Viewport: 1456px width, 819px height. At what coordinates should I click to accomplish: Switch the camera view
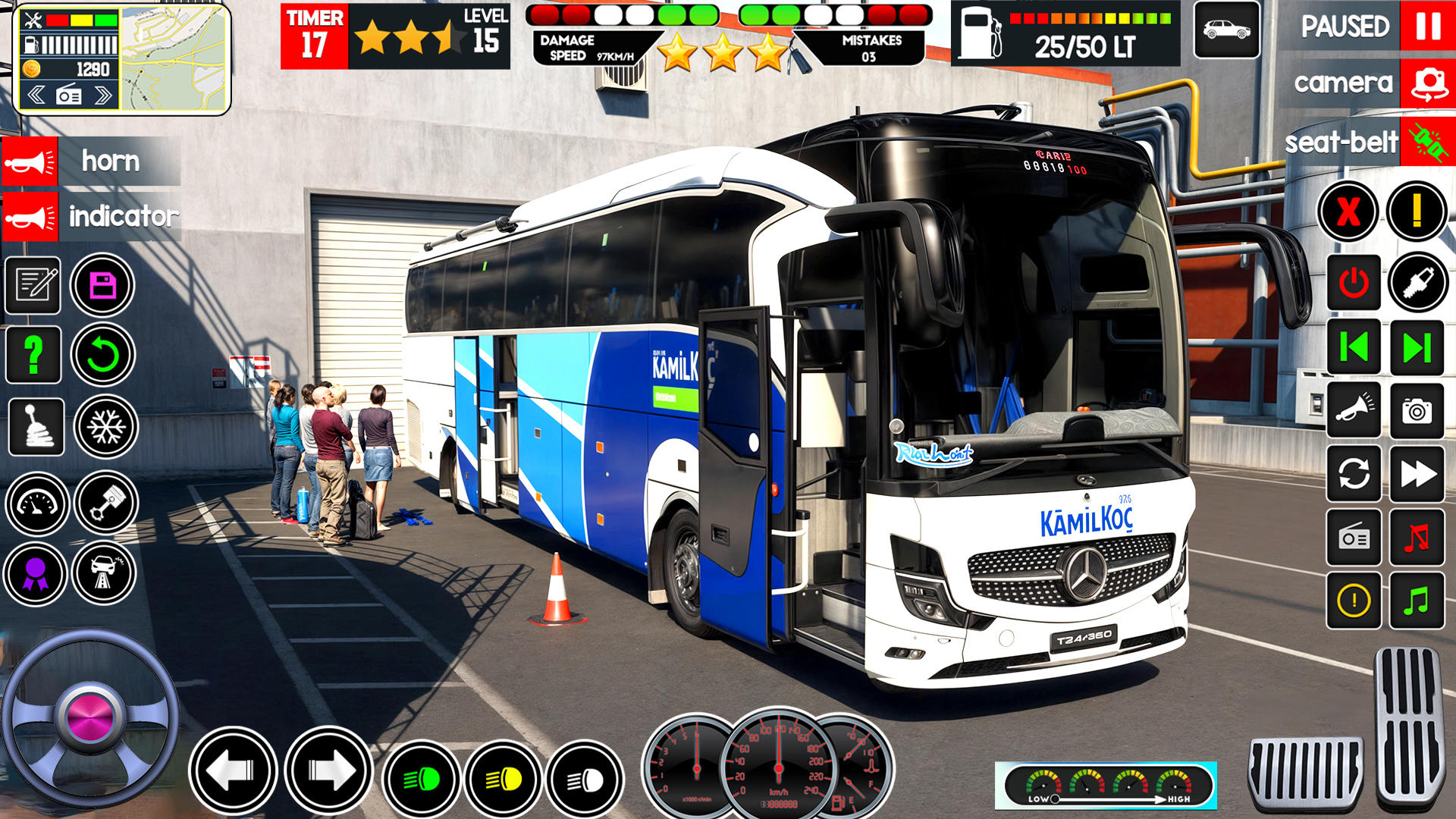[1427, 83]
